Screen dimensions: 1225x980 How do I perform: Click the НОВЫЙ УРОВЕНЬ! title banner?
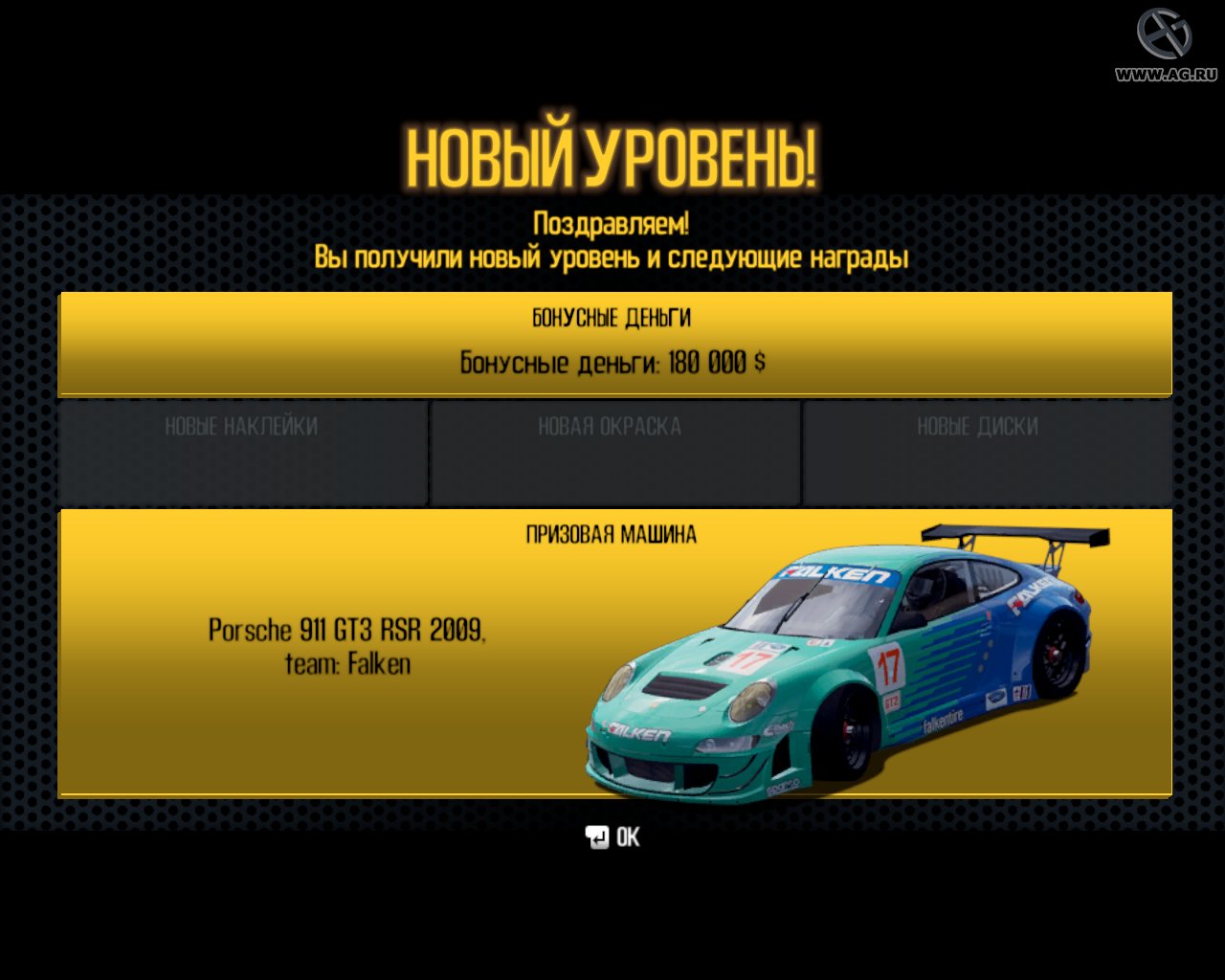pyautogui.click(x=612, y=151)
